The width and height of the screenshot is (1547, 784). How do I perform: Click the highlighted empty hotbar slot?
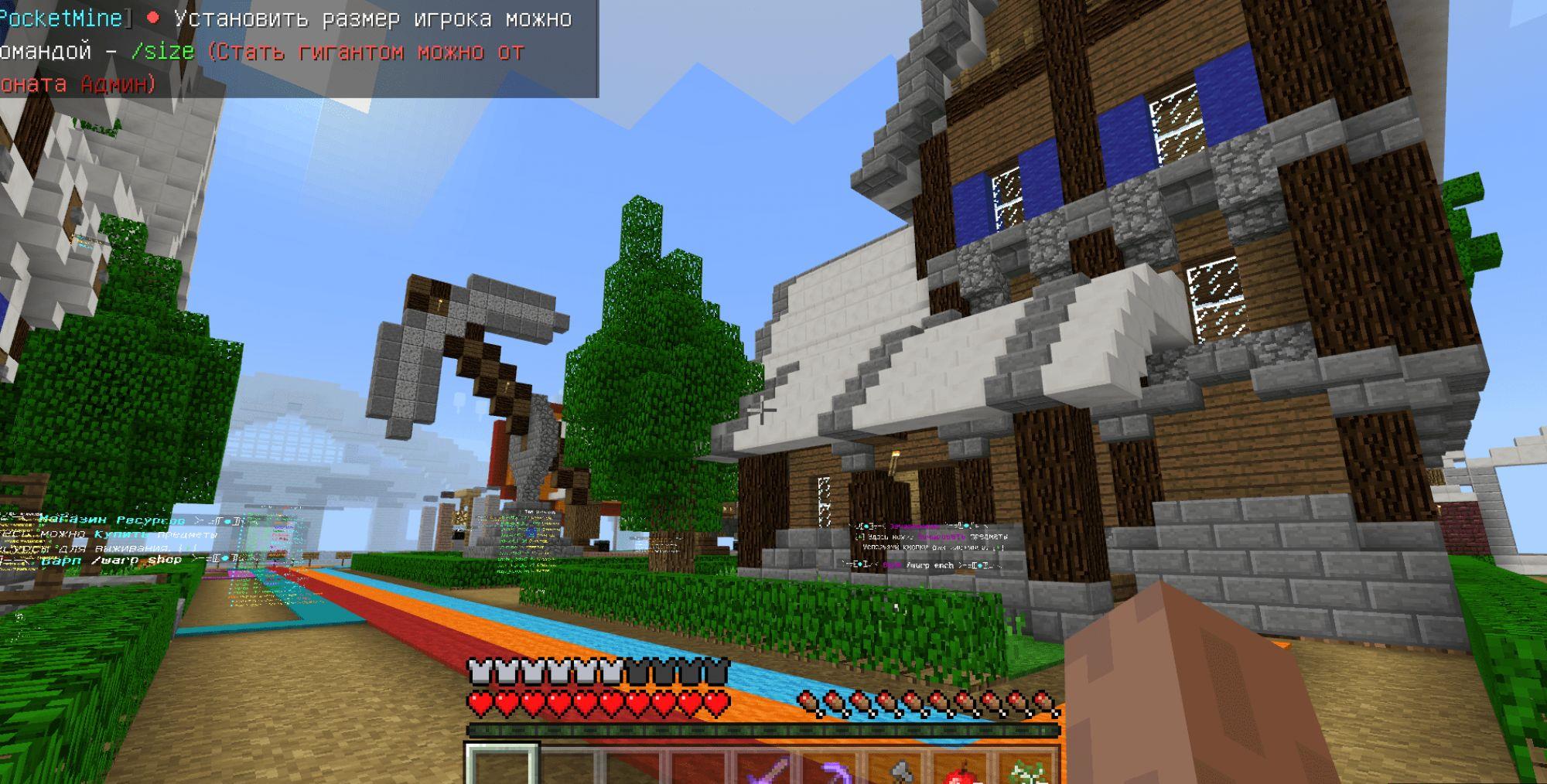pos(501,766)
